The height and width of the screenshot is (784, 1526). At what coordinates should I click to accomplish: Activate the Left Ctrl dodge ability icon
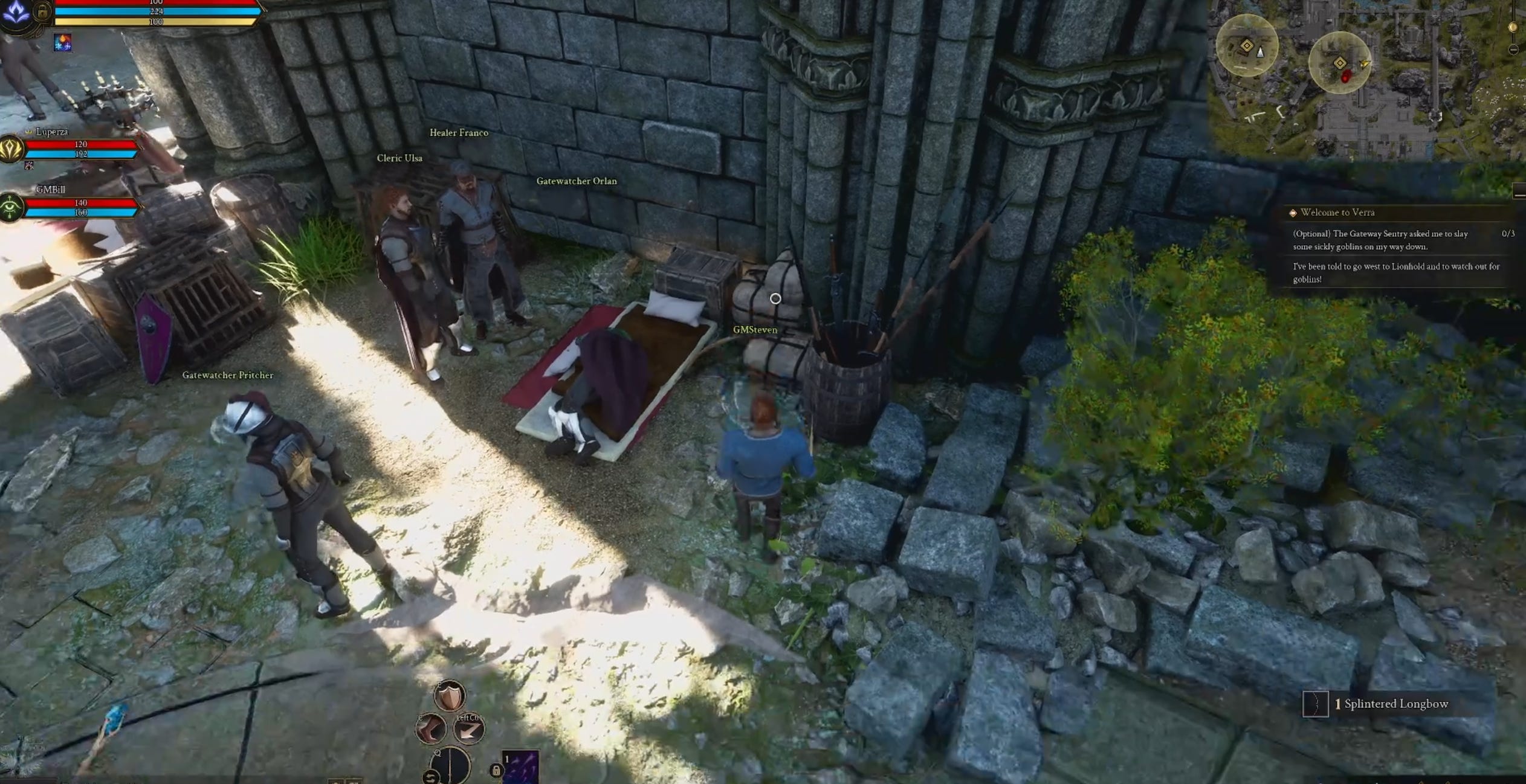tap(468, 730)
